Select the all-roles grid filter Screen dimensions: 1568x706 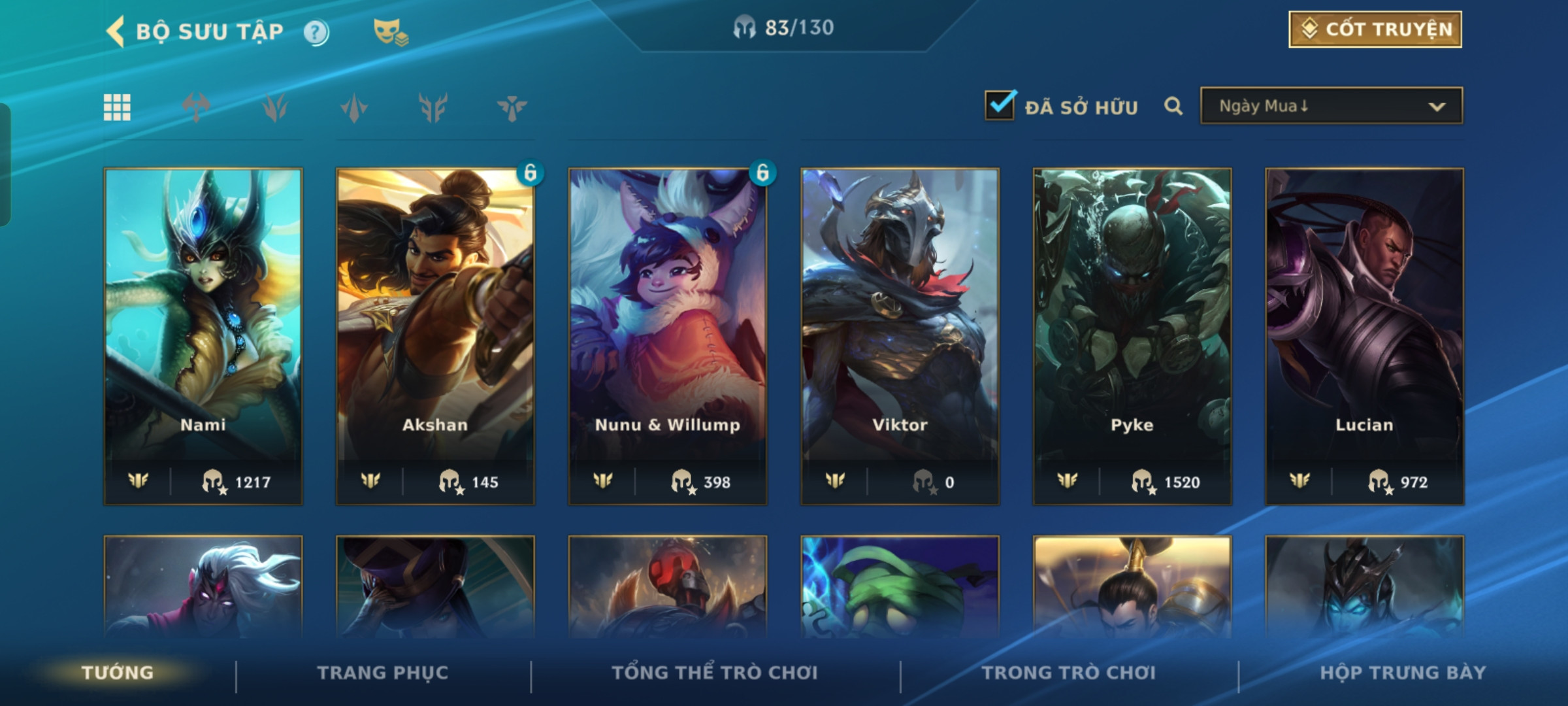pyautogui.click(x=117, y=108)
